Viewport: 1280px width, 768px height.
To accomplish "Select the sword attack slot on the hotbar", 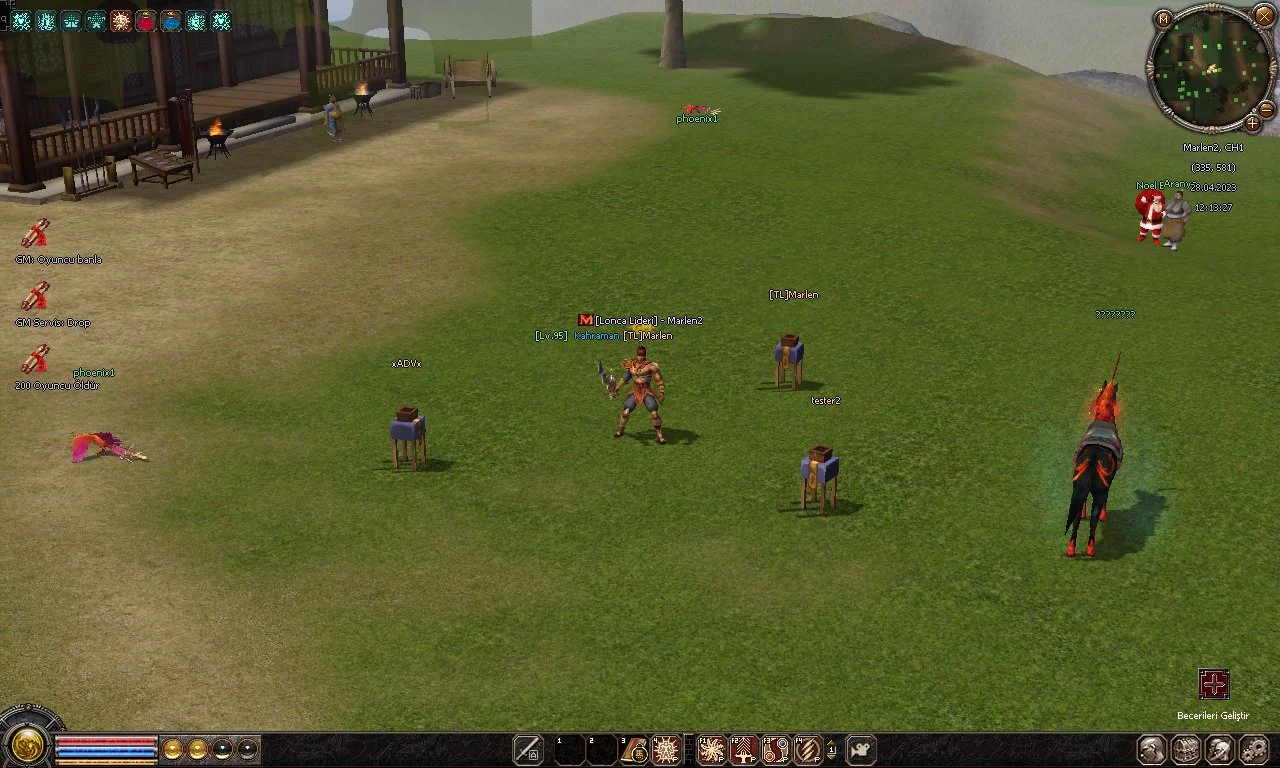I will click(527, 749).
